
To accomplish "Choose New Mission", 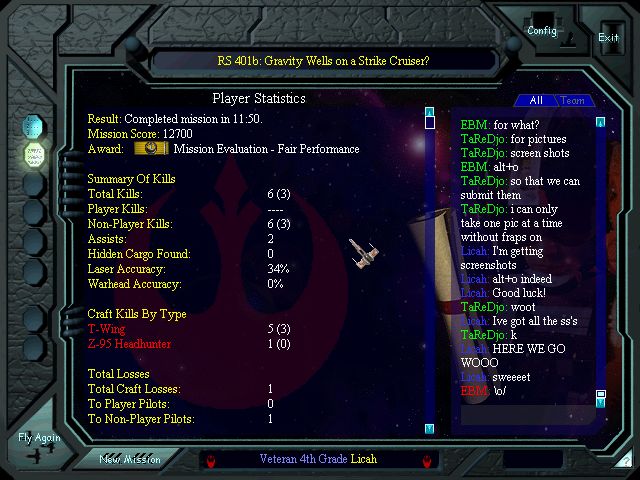I will (x=129, y=459).
